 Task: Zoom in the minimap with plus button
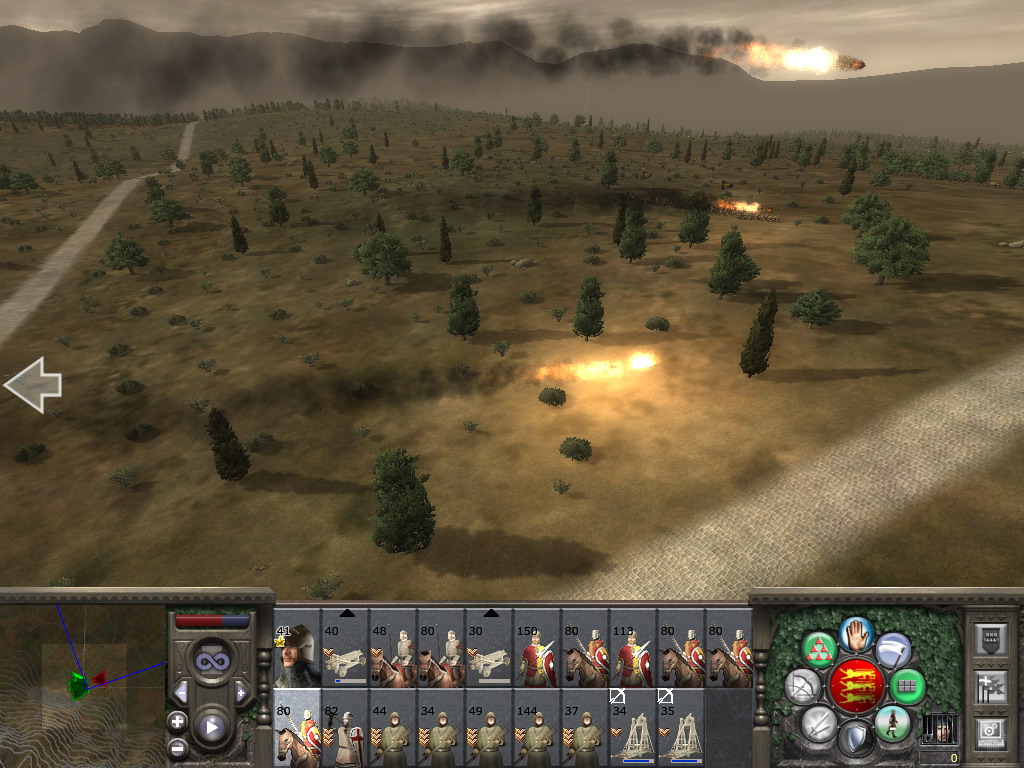[178, 721]
